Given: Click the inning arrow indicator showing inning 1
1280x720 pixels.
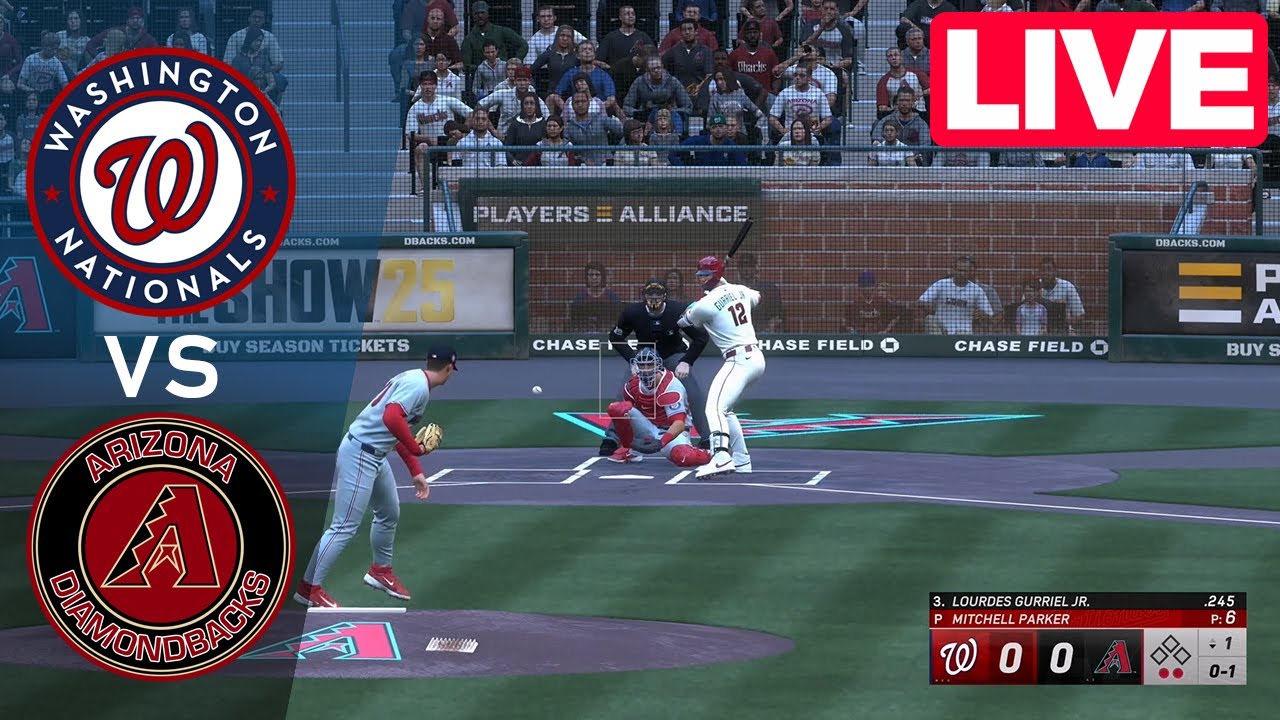Looking at the screenshot, I should coord(1222,644).
